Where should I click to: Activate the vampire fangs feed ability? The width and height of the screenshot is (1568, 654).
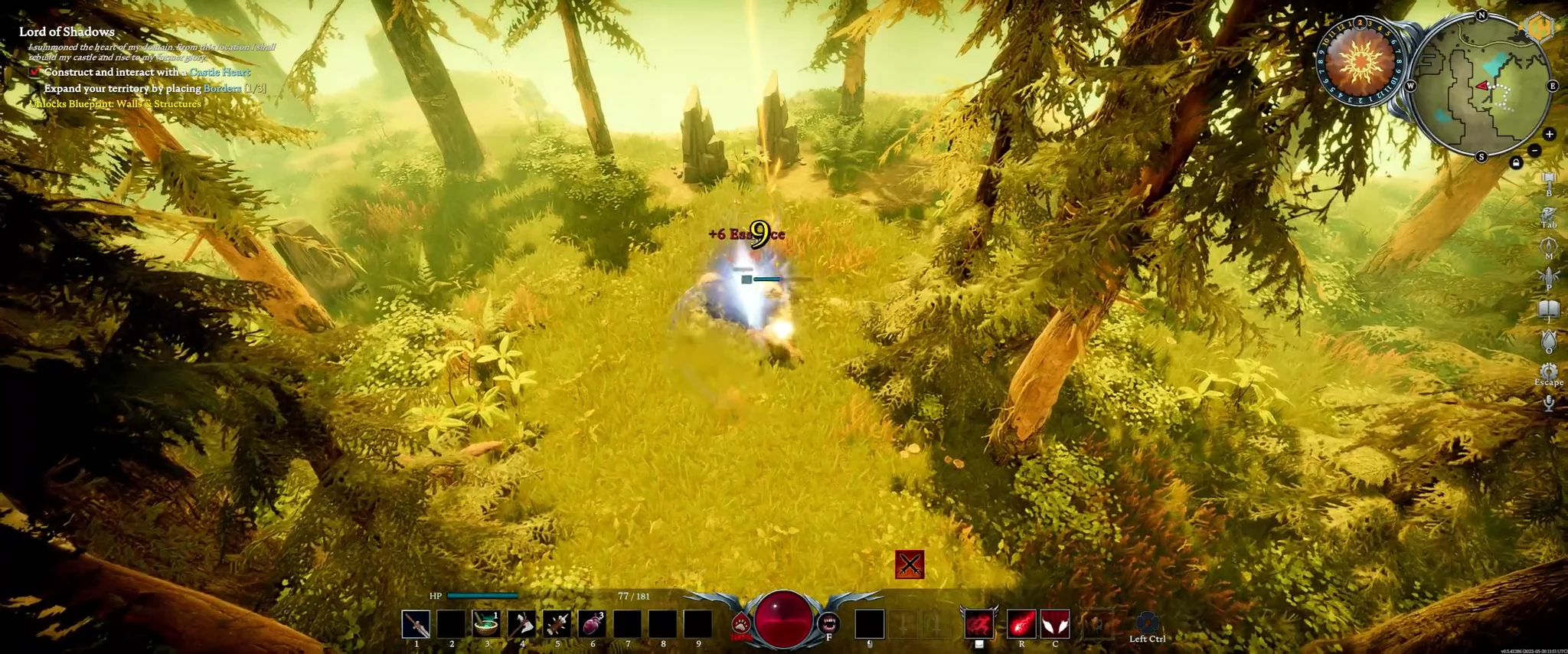[x=828, y=623]
